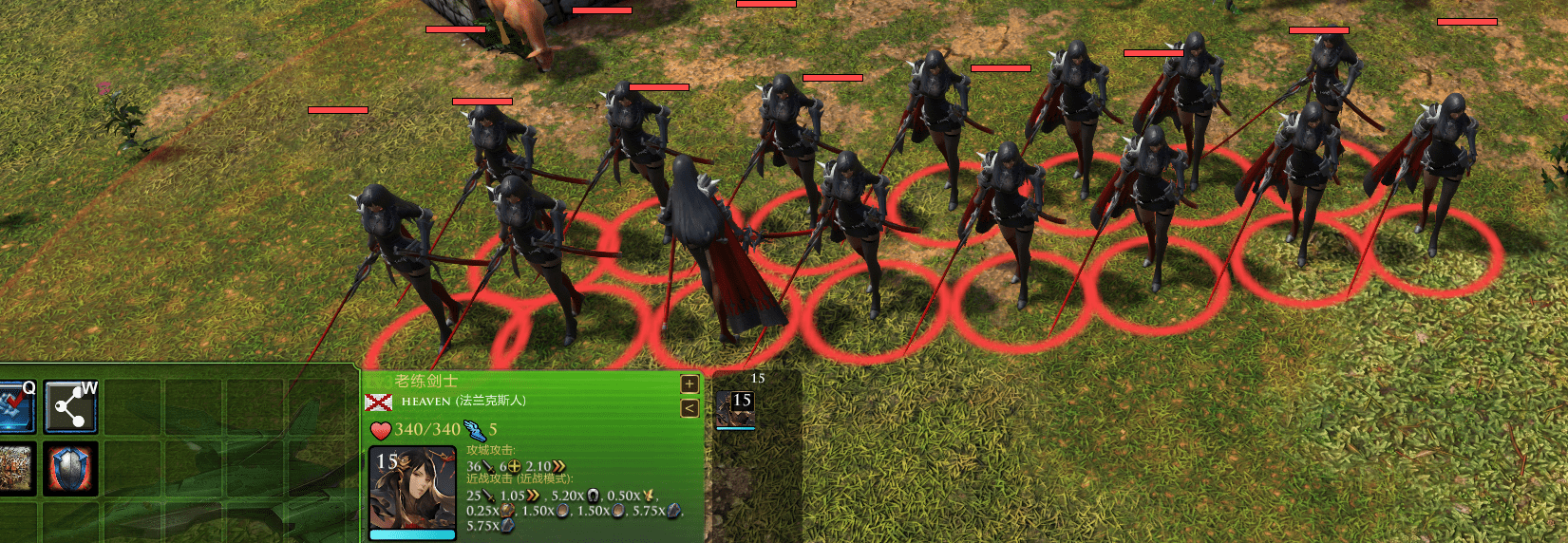This screenshot has width=1568, height=543.
Task: Choose the battle-scene formation icon
Action: (15, 468)
